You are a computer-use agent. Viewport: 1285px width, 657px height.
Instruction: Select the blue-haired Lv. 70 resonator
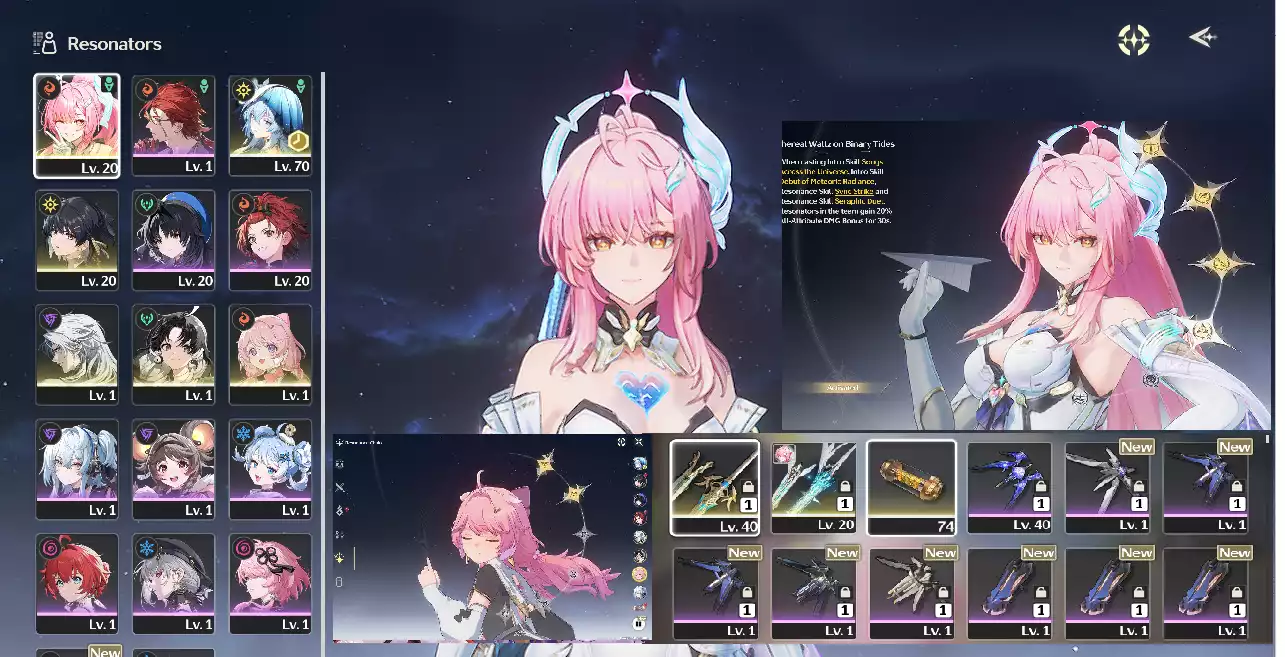[270, 125]
